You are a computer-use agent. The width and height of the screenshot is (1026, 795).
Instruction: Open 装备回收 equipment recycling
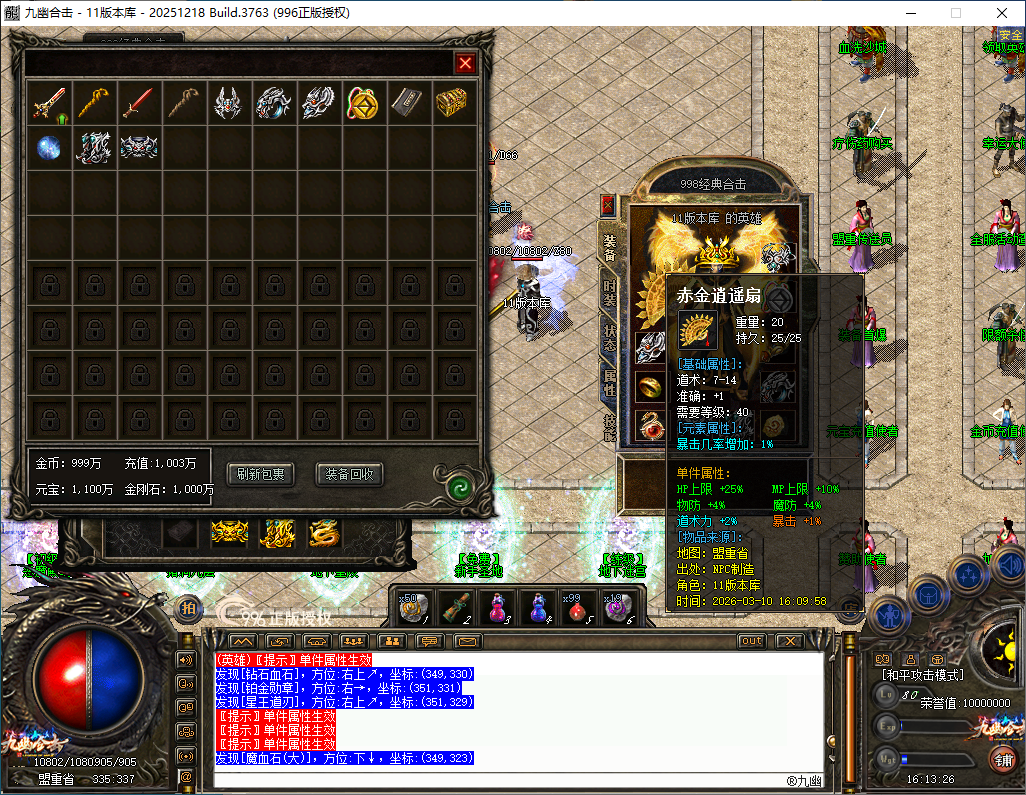(350, 474)
